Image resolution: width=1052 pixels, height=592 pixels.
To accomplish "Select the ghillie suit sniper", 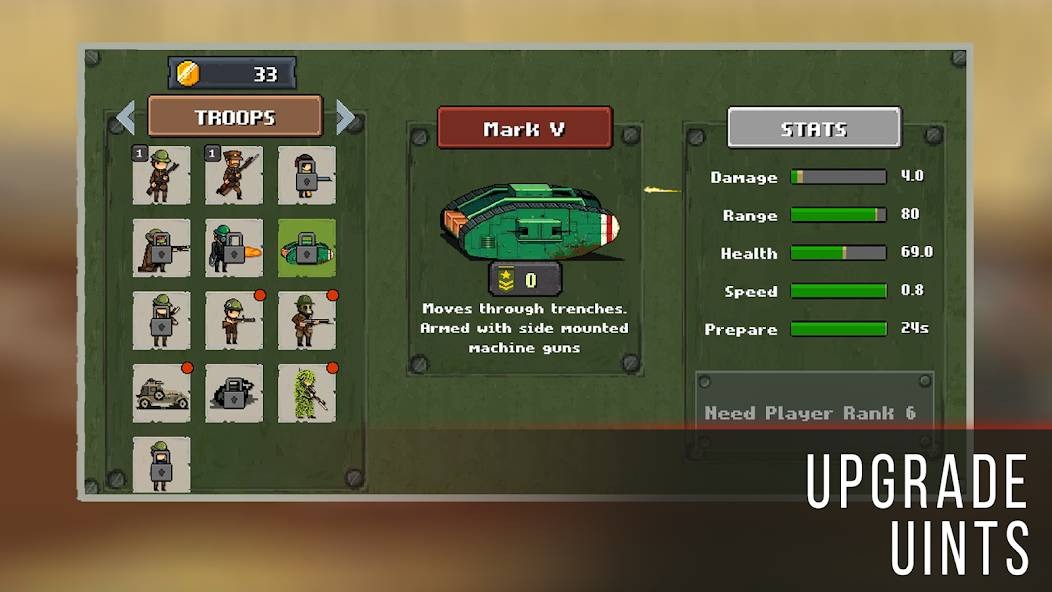I will [307, 393].
